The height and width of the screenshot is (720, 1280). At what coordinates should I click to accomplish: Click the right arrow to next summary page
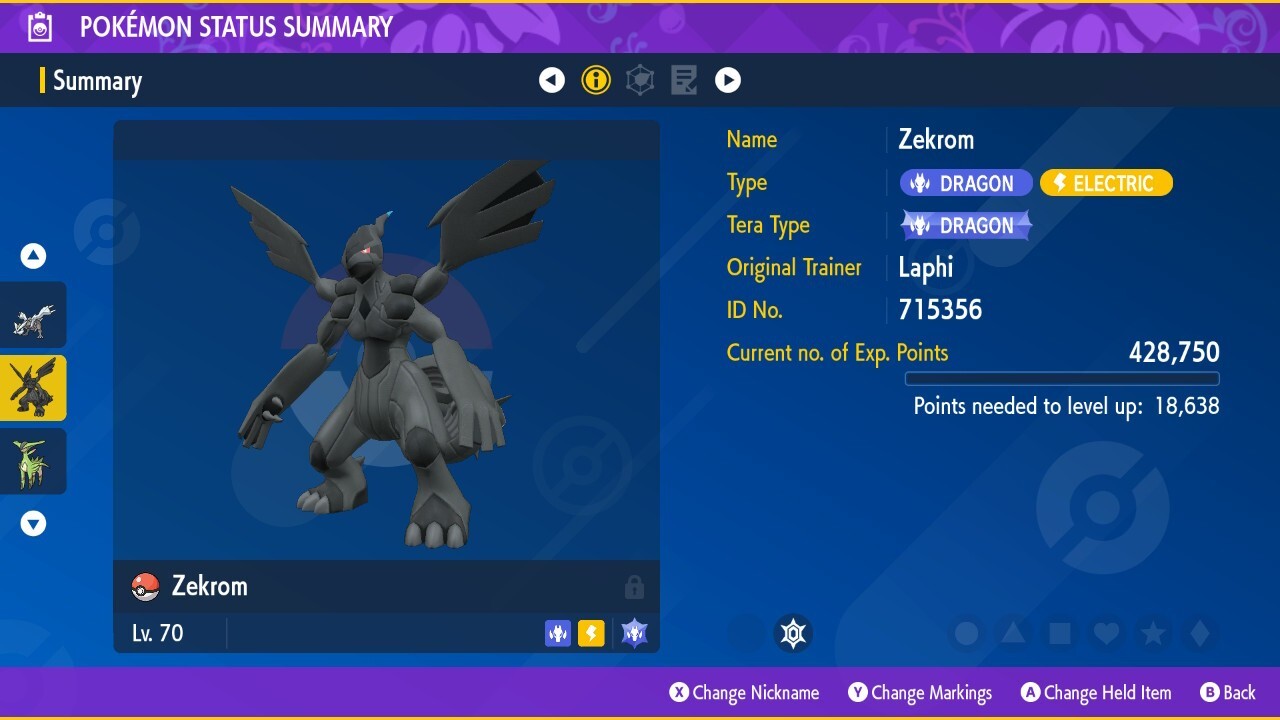(728, 80)
